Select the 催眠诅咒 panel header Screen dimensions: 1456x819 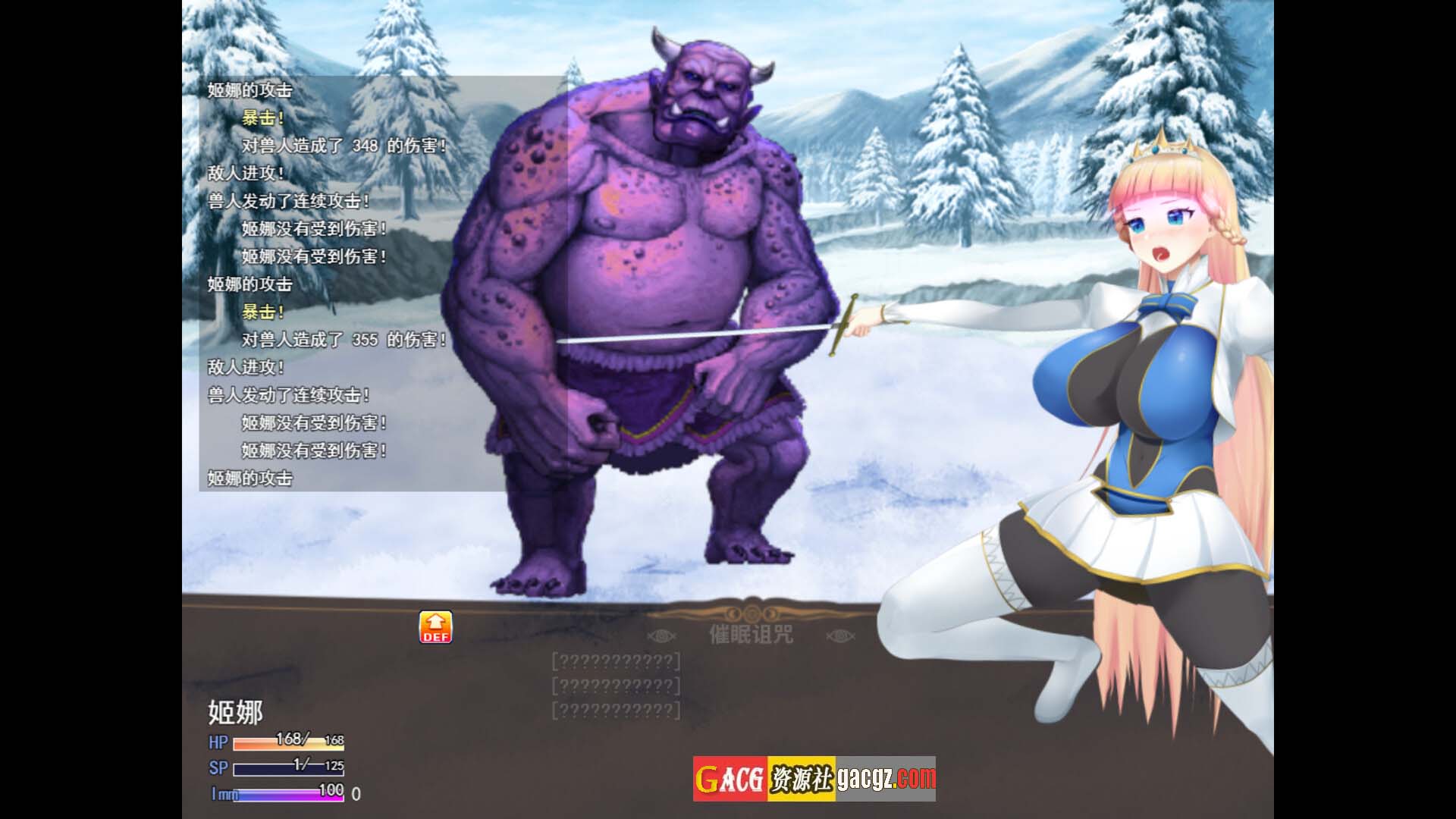pos(751,634)
